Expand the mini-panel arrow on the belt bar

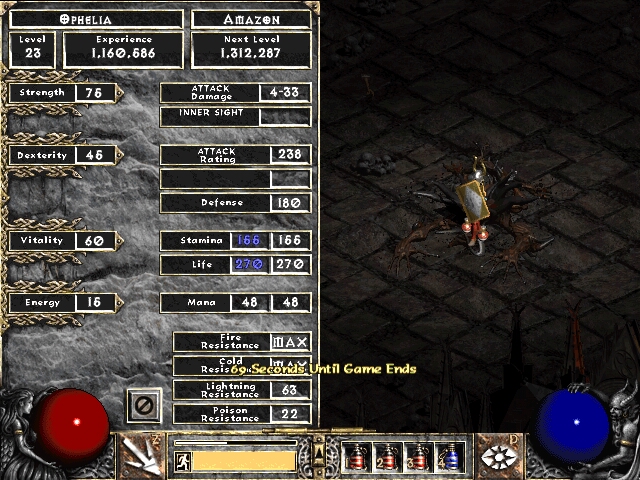pos(318,457)
